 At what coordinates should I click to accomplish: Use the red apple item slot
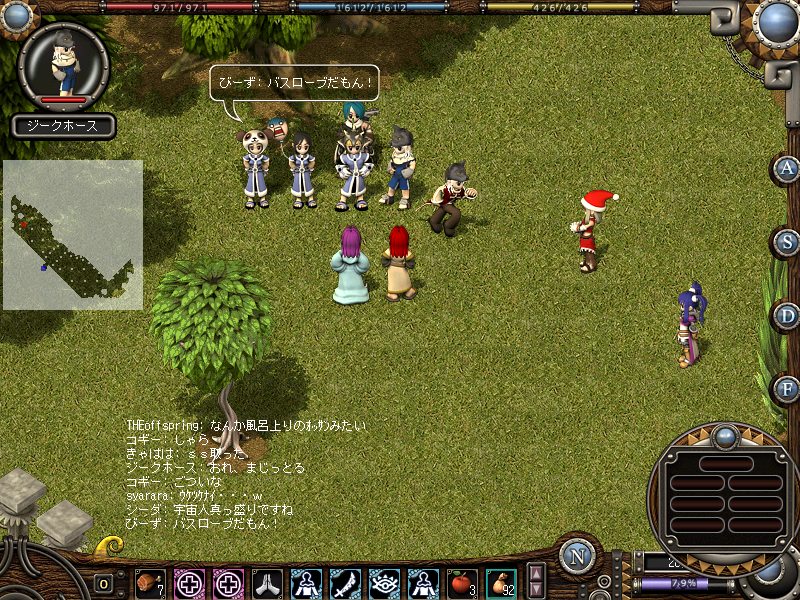(x=462, y=582)
